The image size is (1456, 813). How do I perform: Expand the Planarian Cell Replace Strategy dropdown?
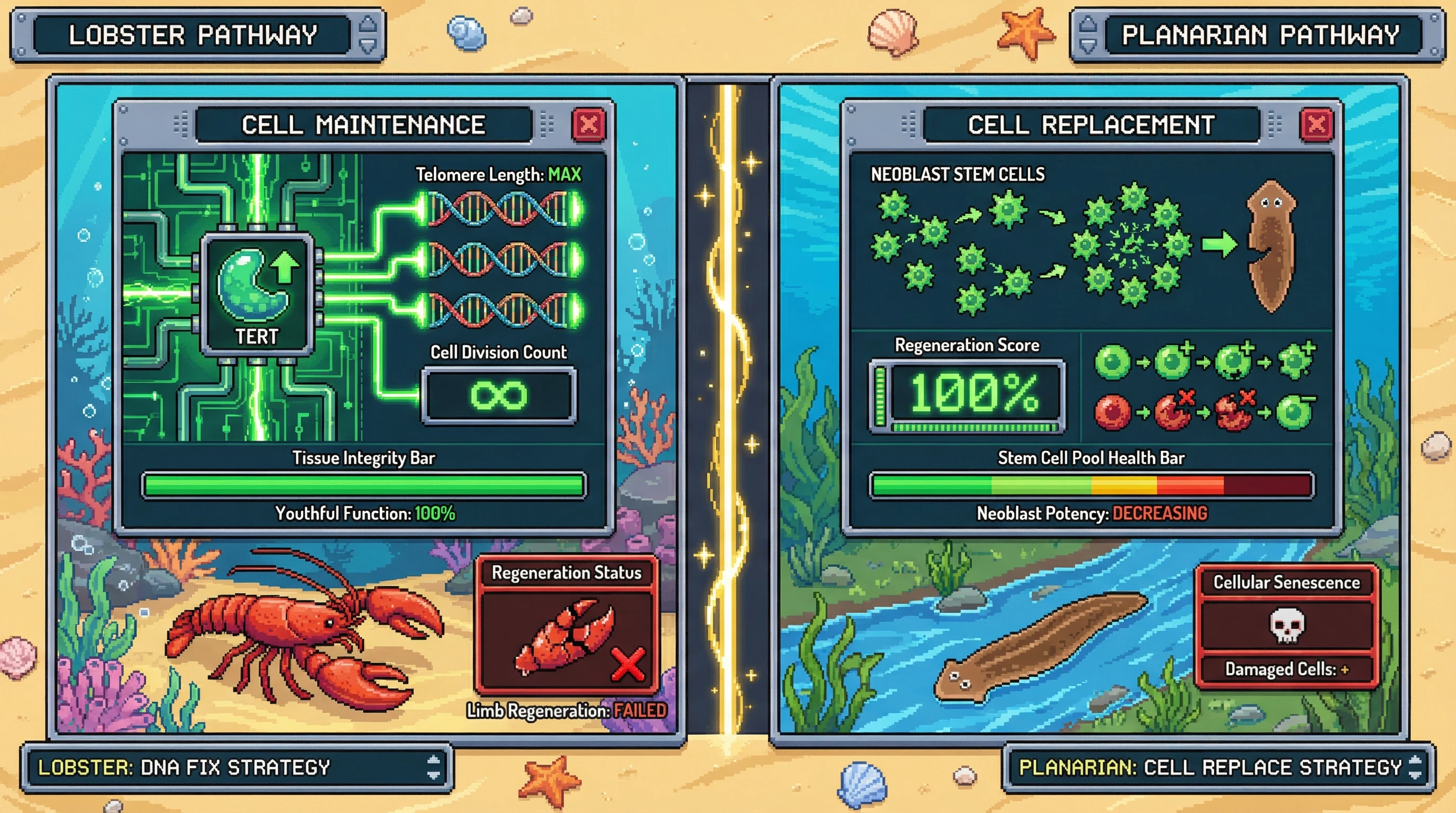pos(1415,767)
